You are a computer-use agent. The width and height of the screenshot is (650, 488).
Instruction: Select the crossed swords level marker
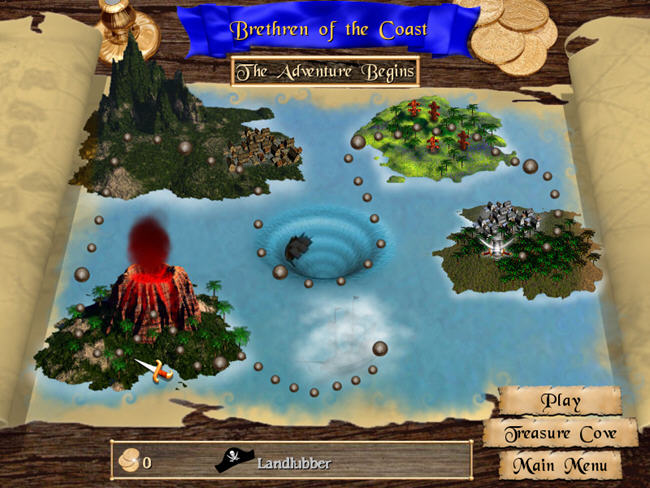[155, 371]
